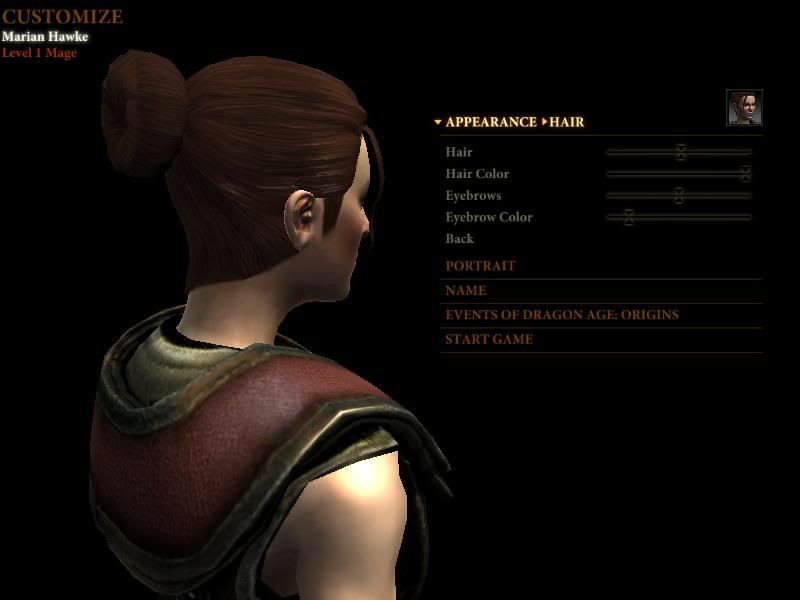800x600 pixels.
Task: Change the Hair Color slider
Action: click(745, 174)
